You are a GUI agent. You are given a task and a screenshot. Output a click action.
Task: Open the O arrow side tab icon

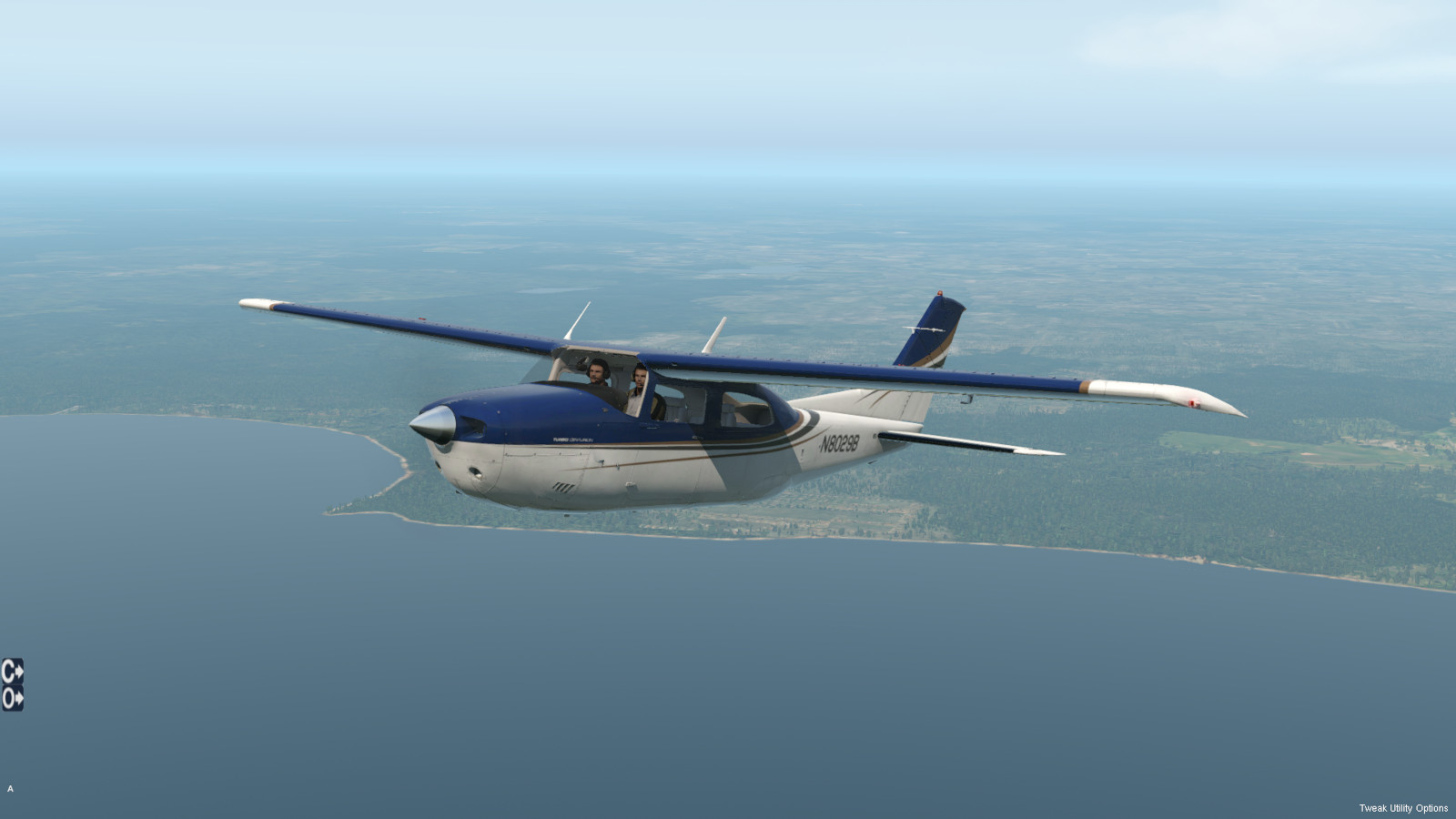pyautogui.click(x=12, y=699)
